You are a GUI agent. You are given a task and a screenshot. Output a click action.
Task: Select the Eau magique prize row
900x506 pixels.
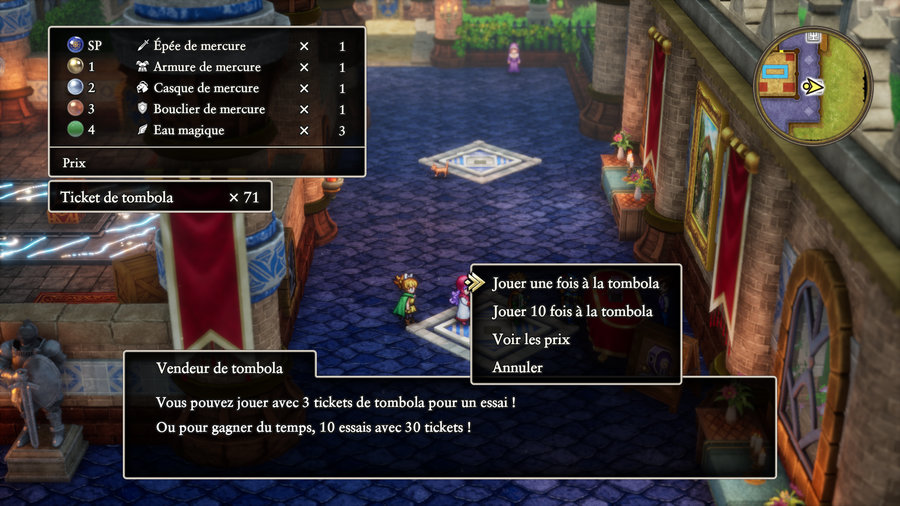205,130
